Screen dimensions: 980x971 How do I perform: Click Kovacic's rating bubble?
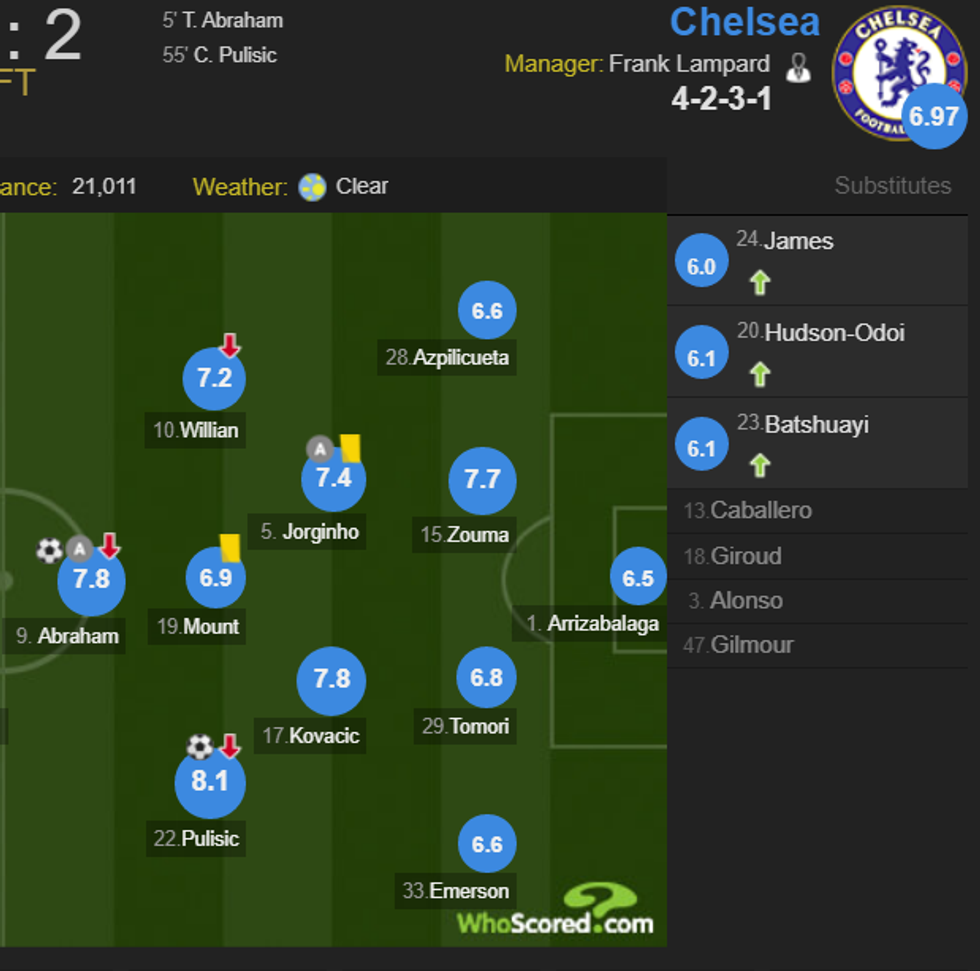[331, 680]
